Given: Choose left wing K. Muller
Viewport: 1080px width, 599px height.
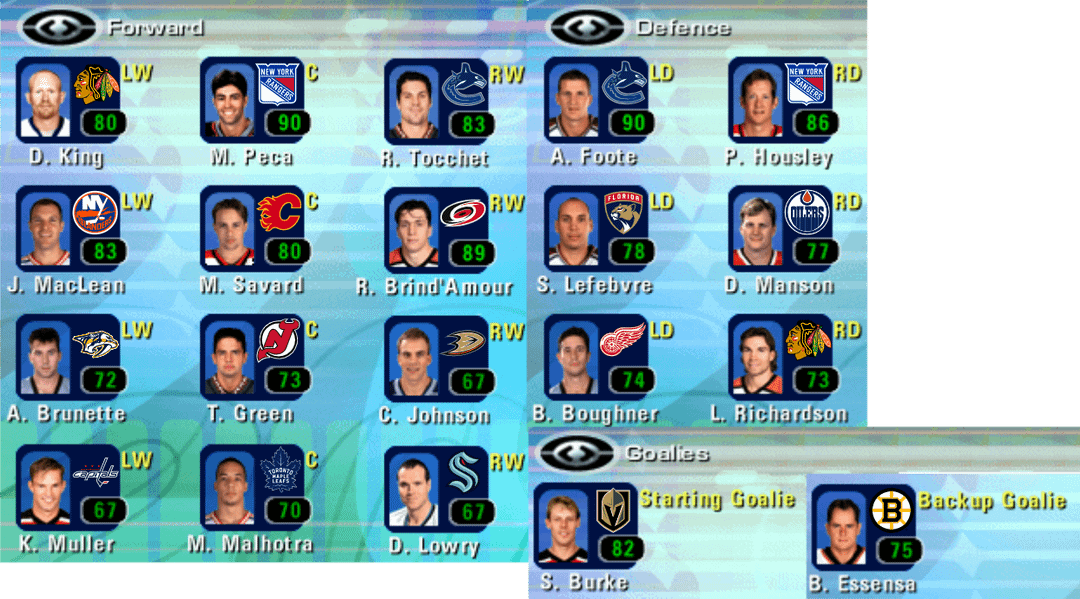Looking at the screenshot, I should (x=68, y=485).
